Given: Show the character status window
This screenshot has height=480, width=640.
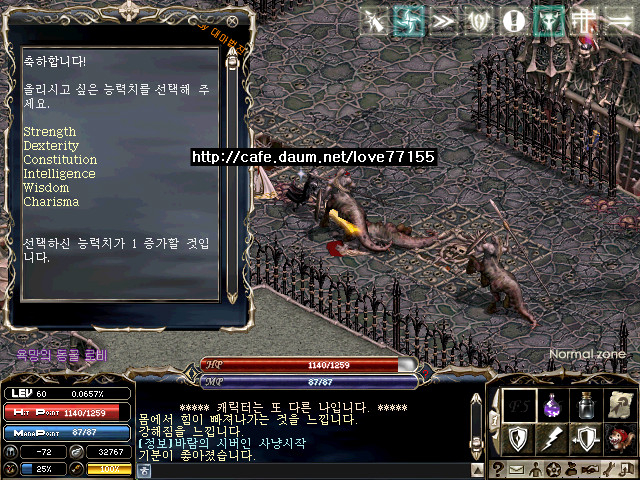Looking at the screenshot, I should (535, 470).
